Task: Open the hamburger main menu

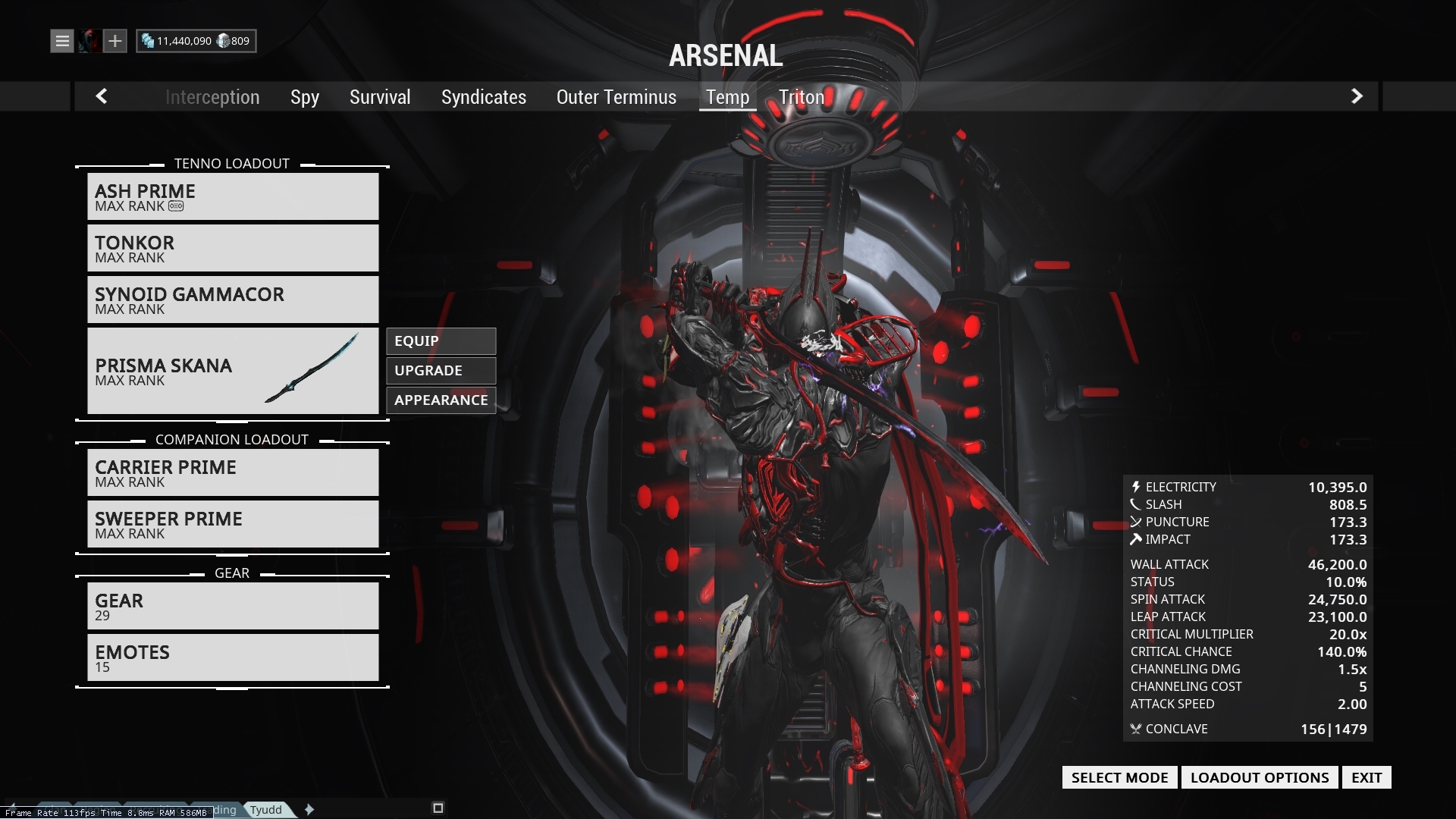Action: 61,41
